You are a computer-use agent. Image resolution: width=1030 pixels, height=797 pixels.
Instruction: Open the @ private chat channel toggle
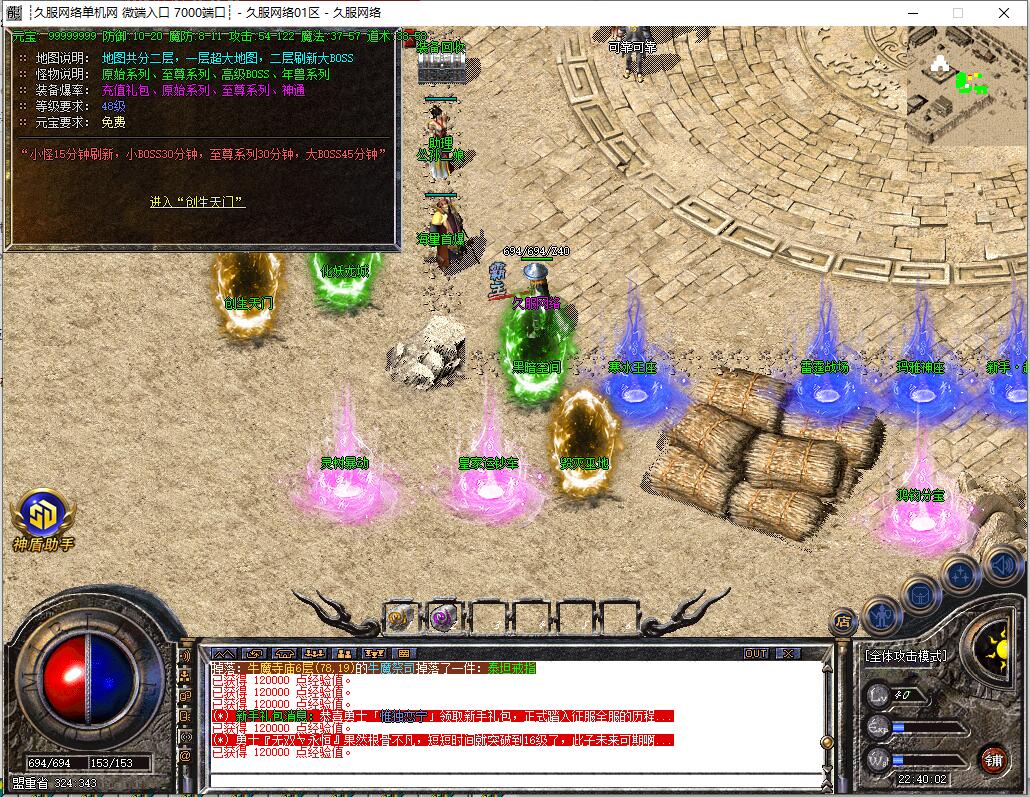(185, 757)
